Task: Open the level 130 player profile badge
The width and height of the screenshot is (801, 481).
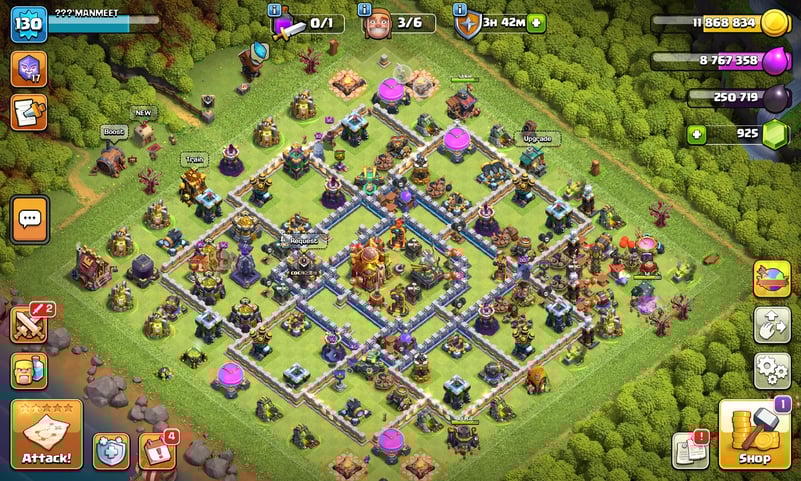Action: coord(29,23)
